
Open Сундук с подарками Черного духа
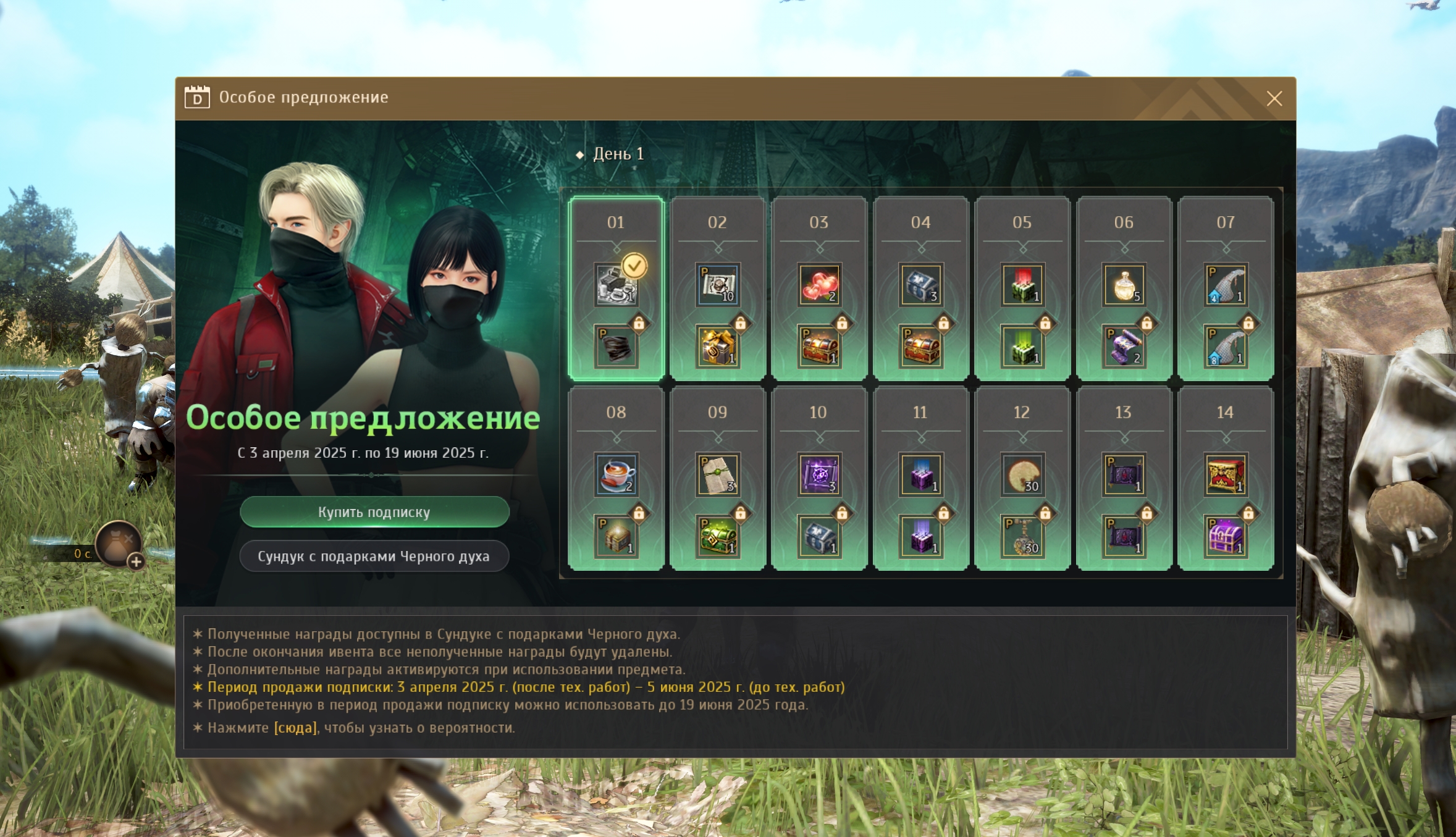tap(374, 557)
